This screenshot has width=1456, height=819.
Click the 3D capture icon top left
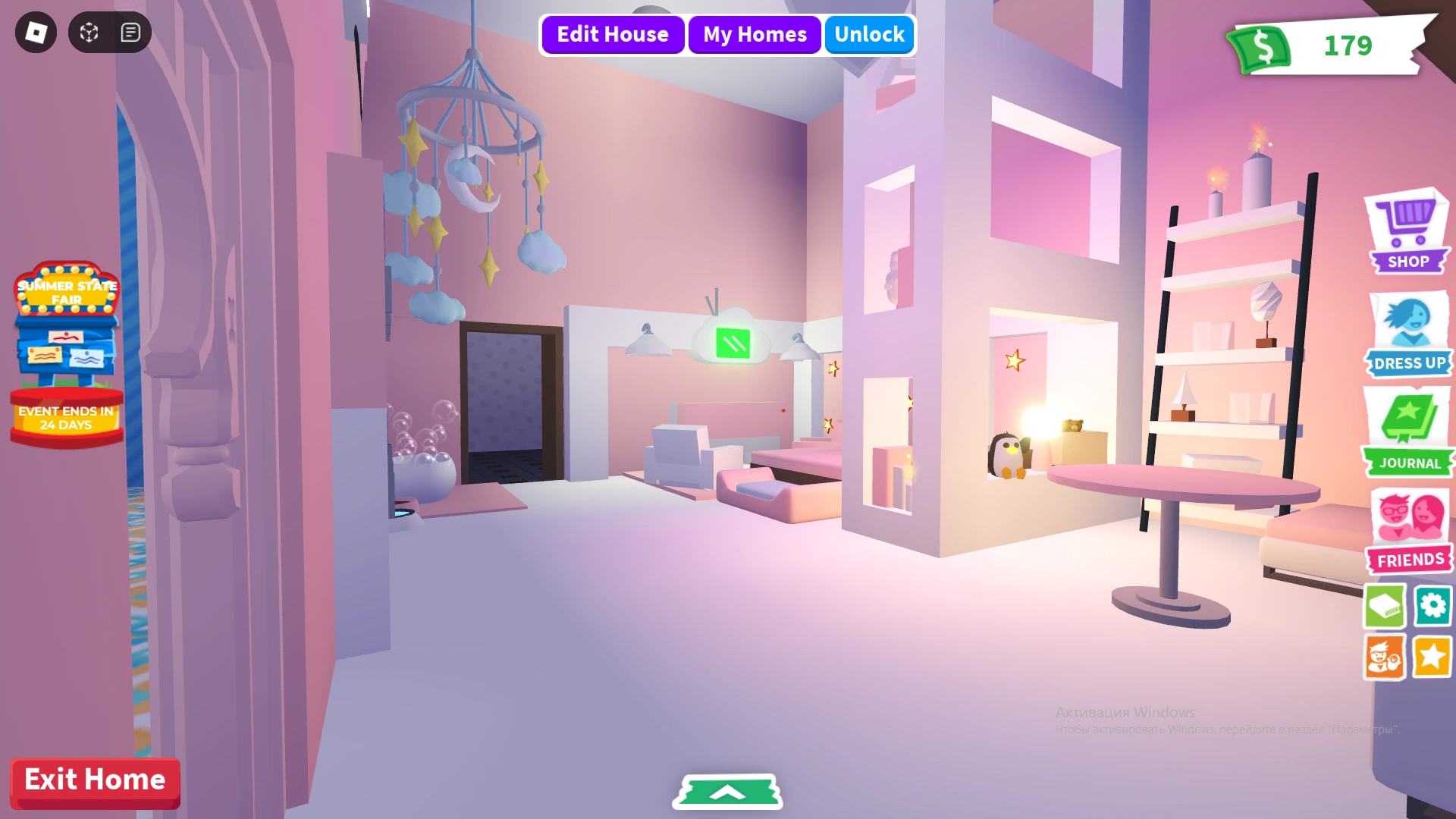pyautogui.click(x=89, y=32)
